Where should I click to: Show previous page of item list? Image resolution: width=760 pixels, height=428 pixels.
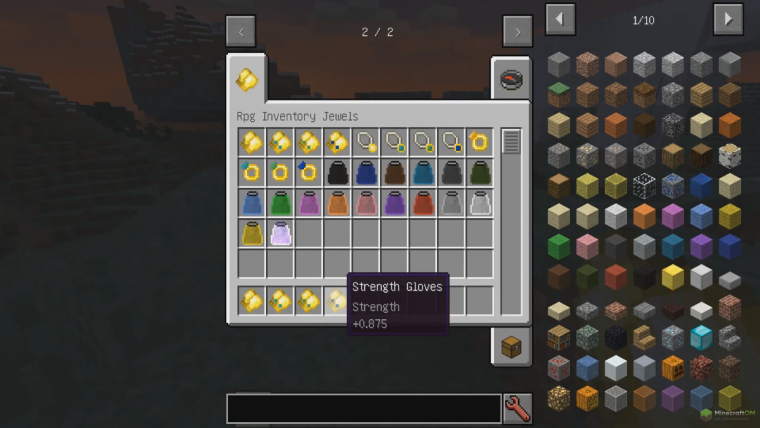(560, 18)
